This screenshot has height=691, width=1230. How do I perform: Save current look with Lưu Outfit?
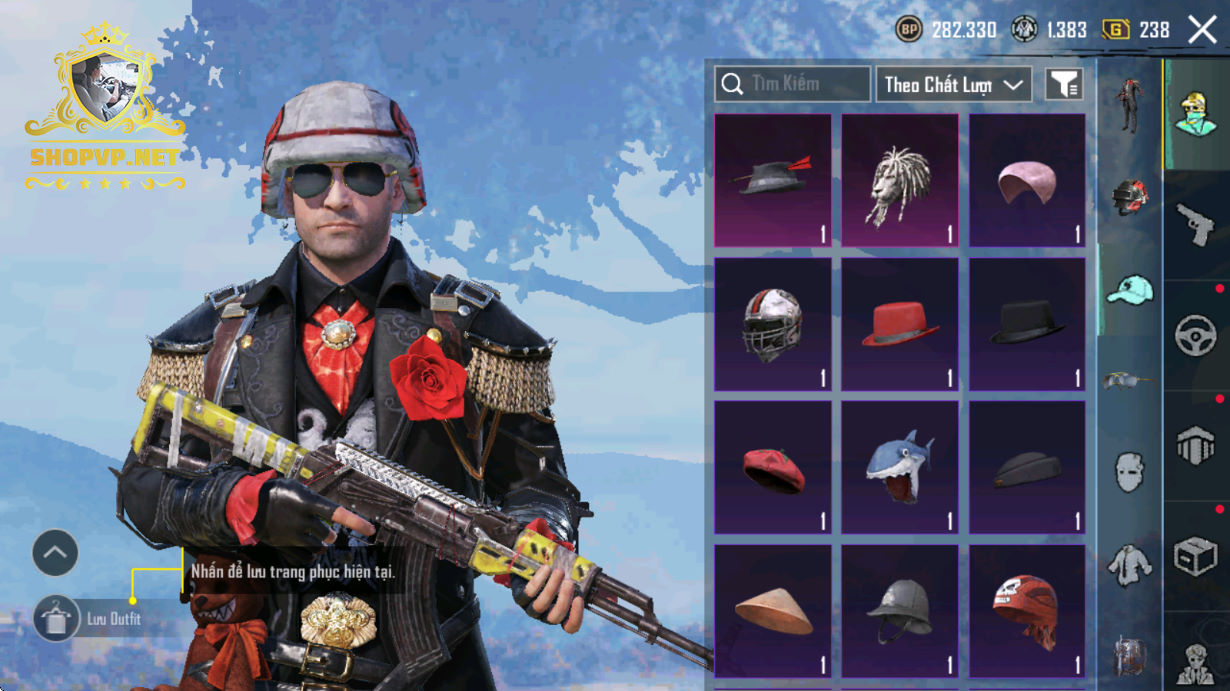point(57,619)
